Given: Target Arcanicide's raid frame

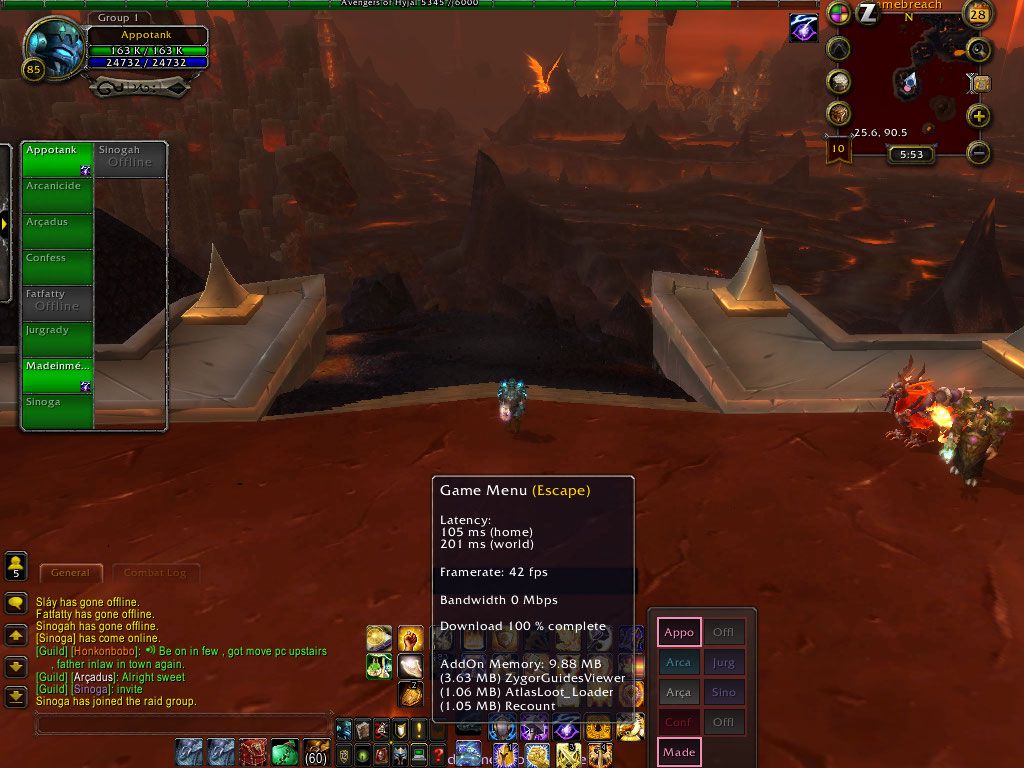Looking at the screenshot, I should [58, 196].
